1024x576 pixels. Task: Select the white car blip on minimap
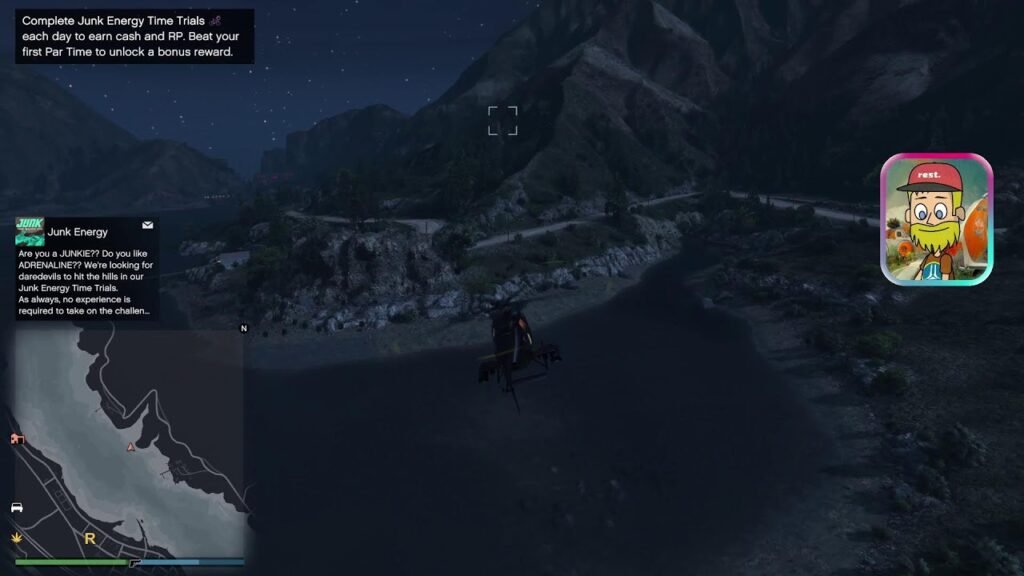coord(17,507)
